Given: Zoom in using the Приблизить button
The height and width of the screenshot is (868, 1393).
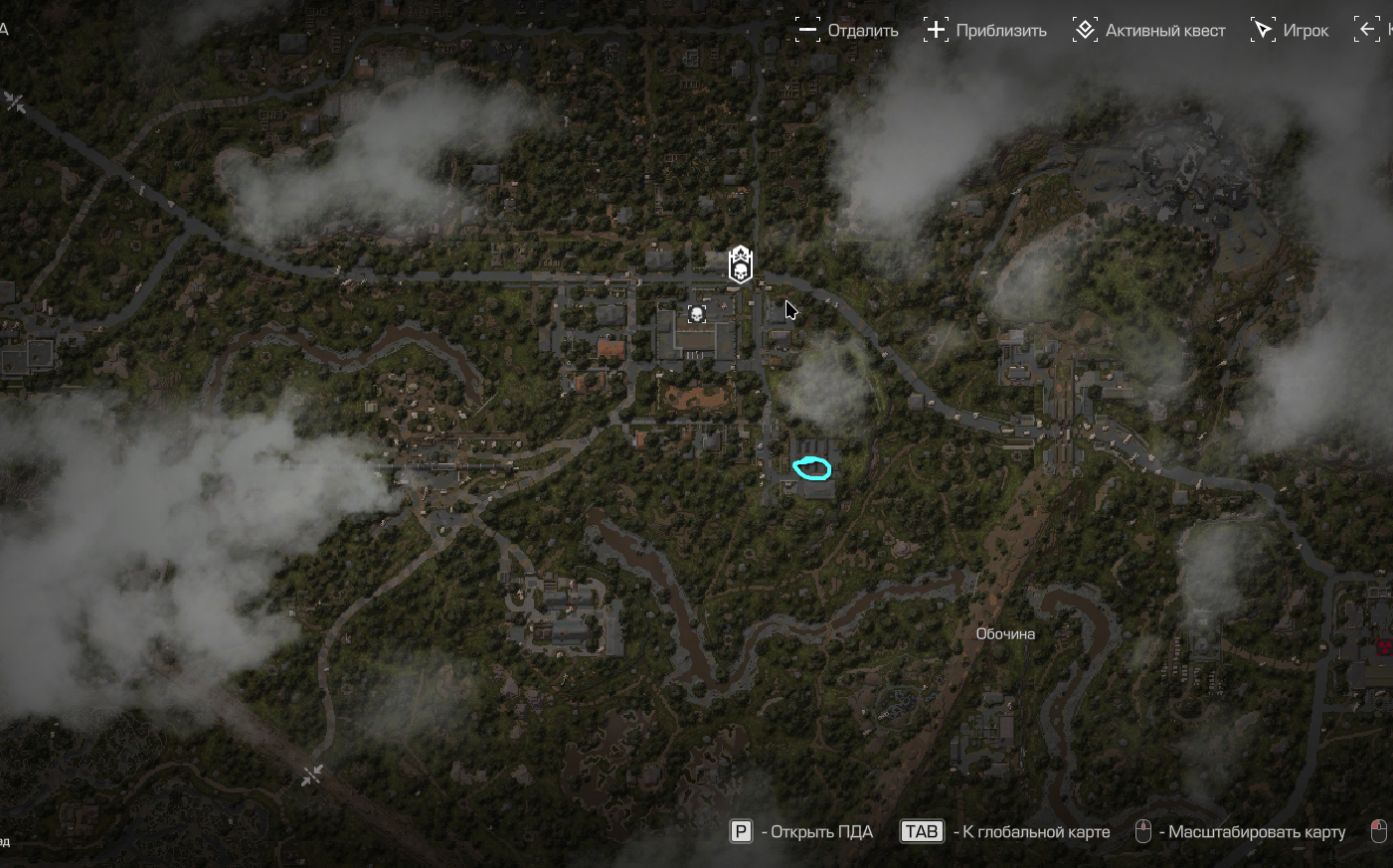Looking at the screenshot, I should 984,30.
